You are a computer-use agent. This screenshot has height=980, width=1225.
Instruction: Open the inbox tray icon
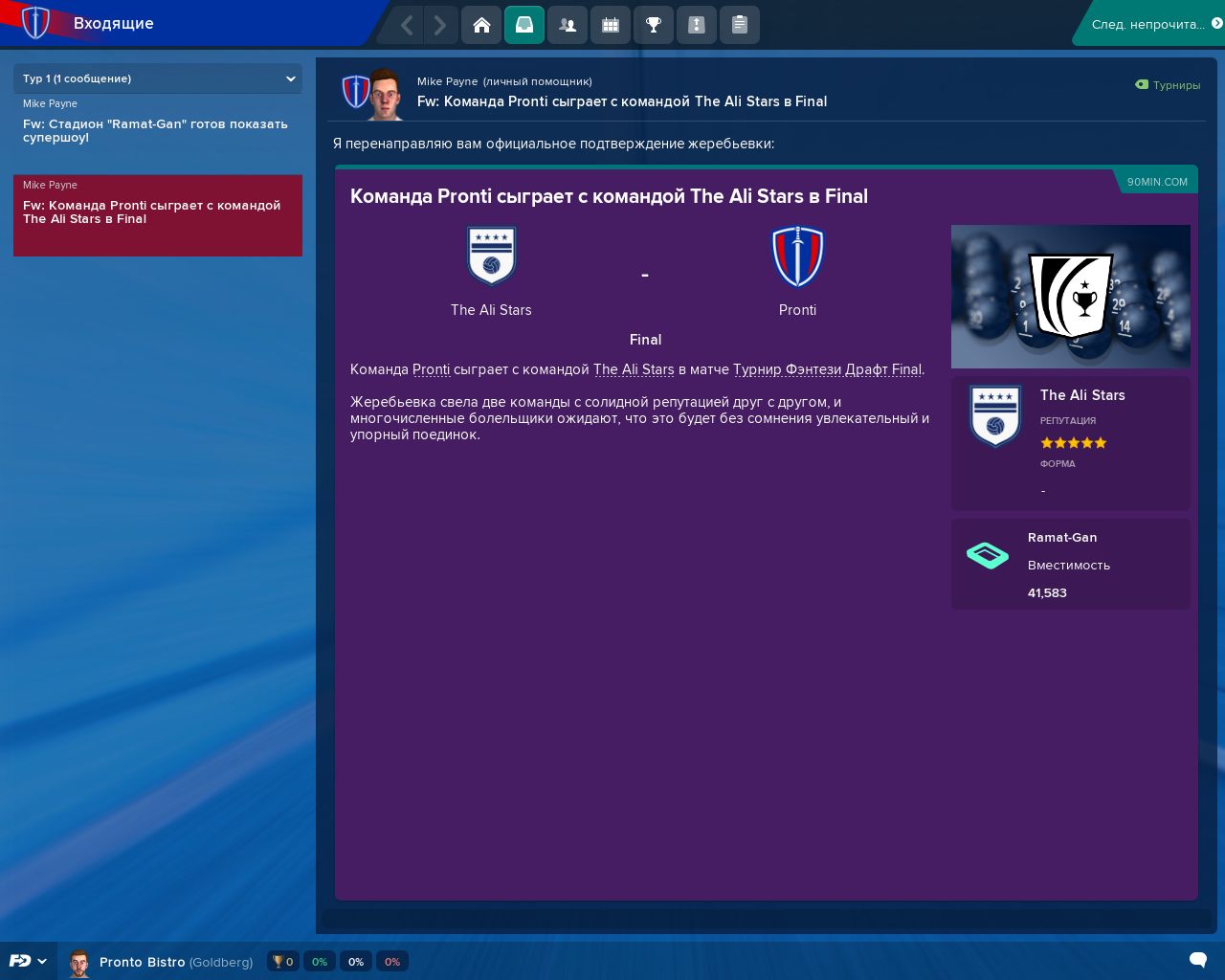pos(524,25)
